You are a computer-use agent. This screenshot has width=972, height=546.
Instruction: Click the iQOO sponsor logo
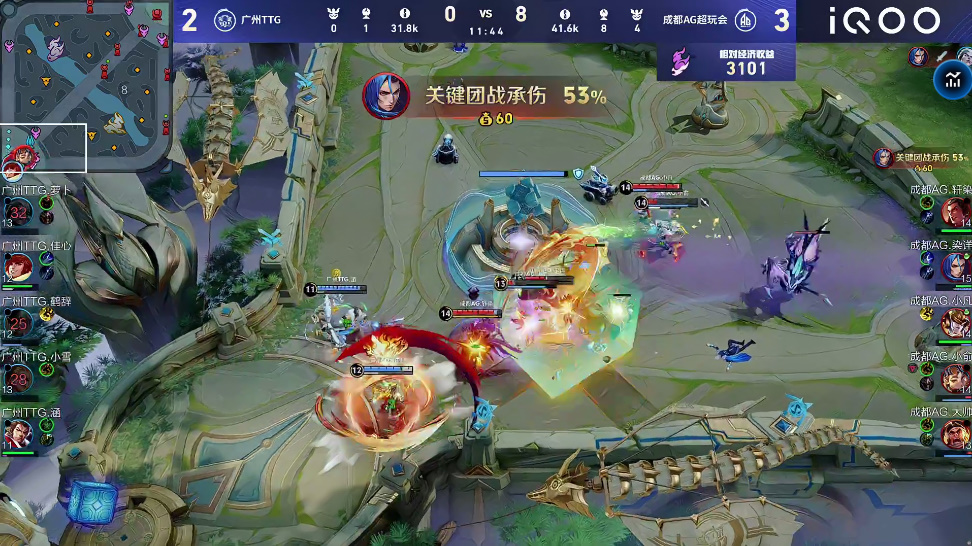tap(884, 20)
